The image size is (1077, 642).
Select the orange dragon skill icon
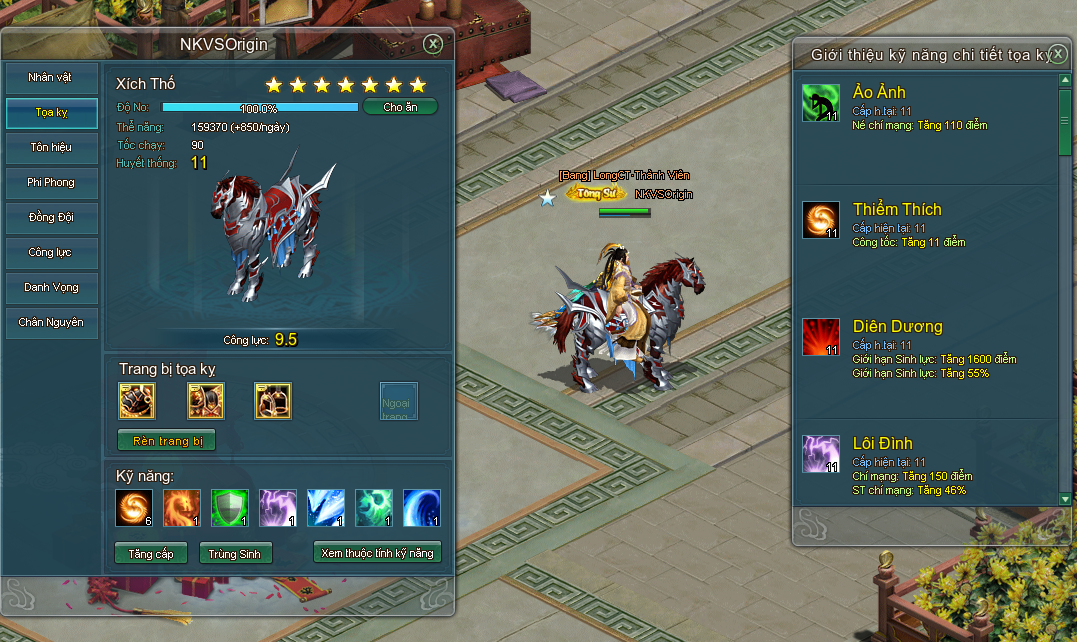(x=182, y=507)
